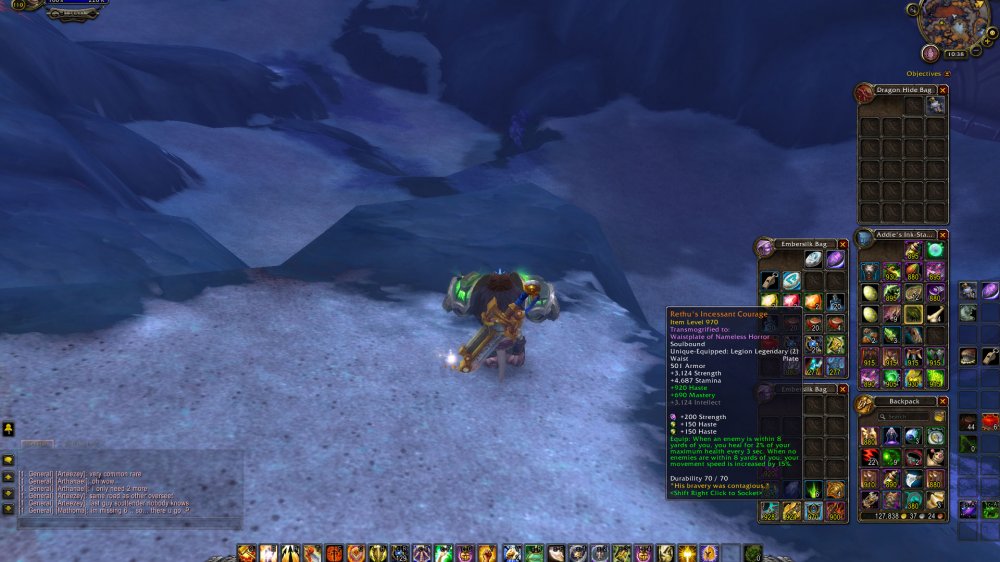The image size is (1000, 562).
Task: Activate the first ability on the action bar
Action: point(245,553)
